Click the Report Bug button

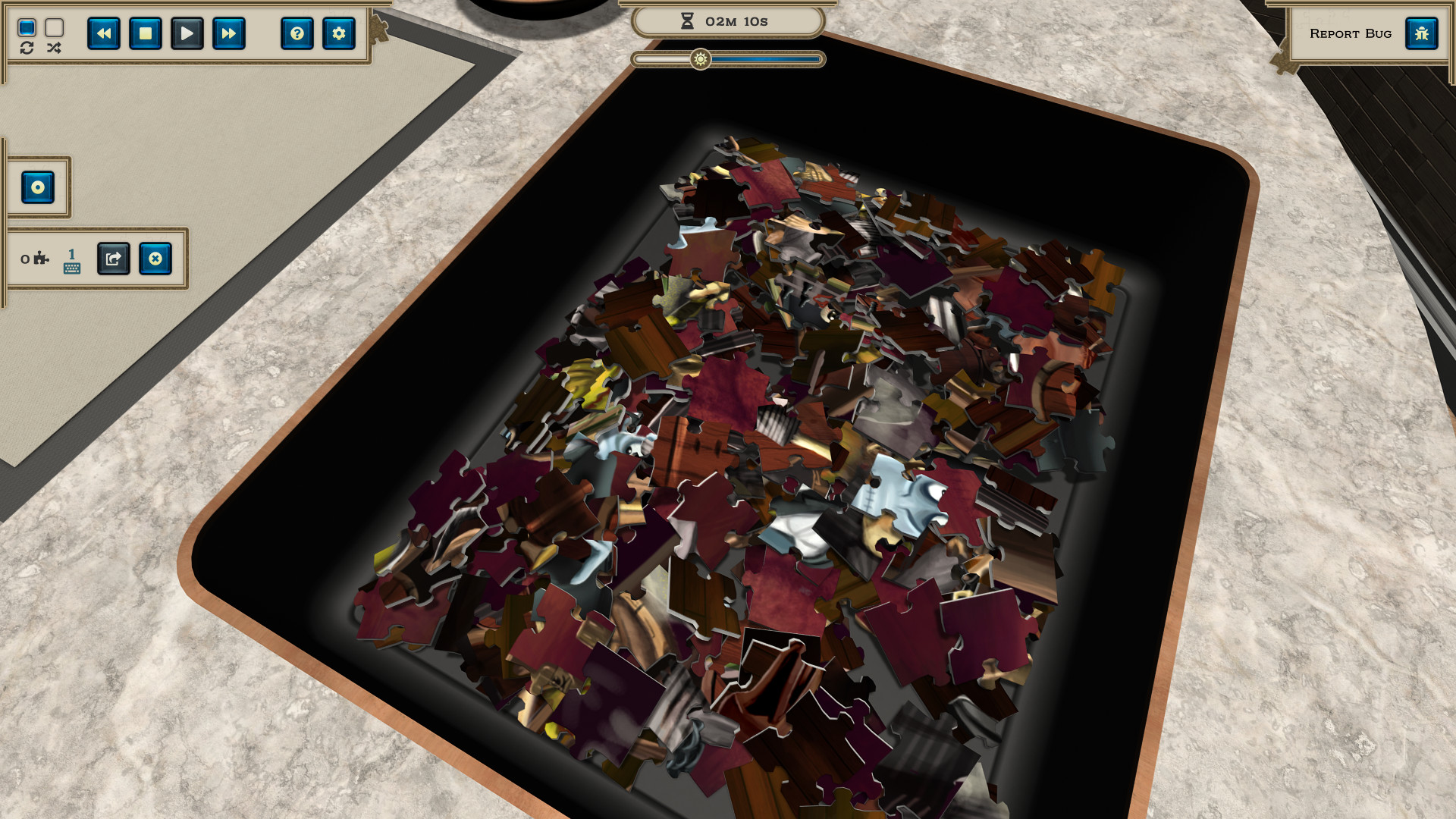1350,33
